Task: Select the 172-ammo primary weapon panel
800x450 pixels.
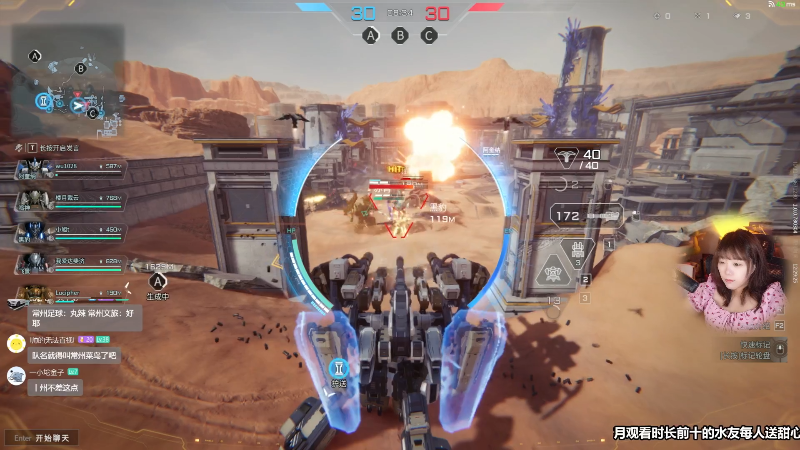Action: pyautogui.click(x=586, y=215)
